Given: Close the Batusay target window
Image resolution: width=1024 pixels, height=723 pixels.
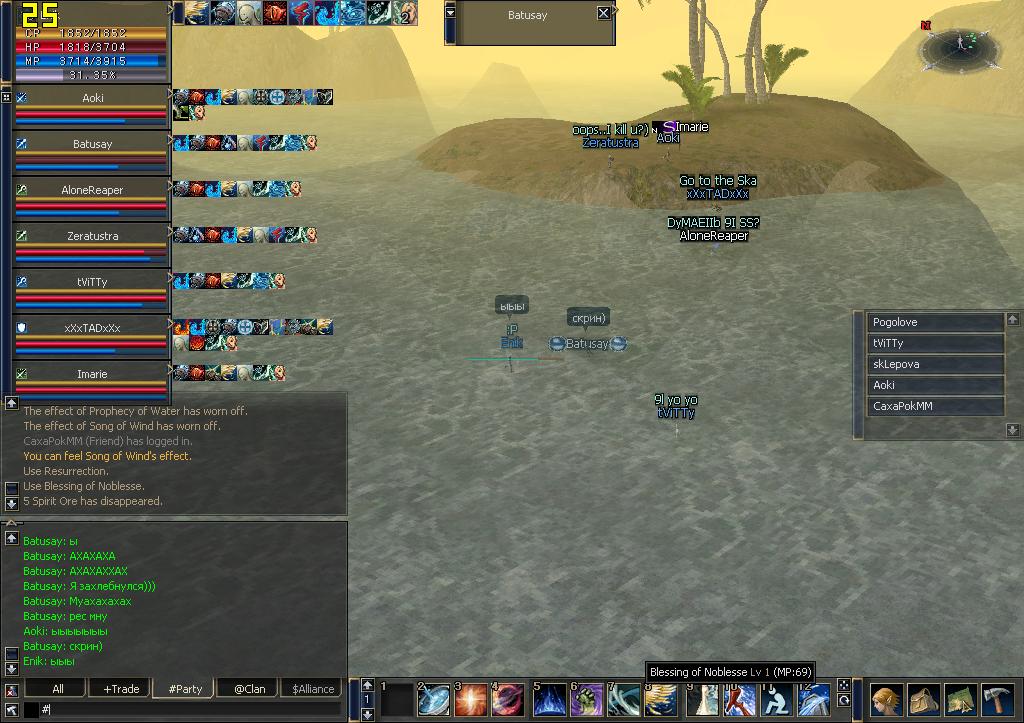Looking at the screenshot, I should click(x=603, y=13).
